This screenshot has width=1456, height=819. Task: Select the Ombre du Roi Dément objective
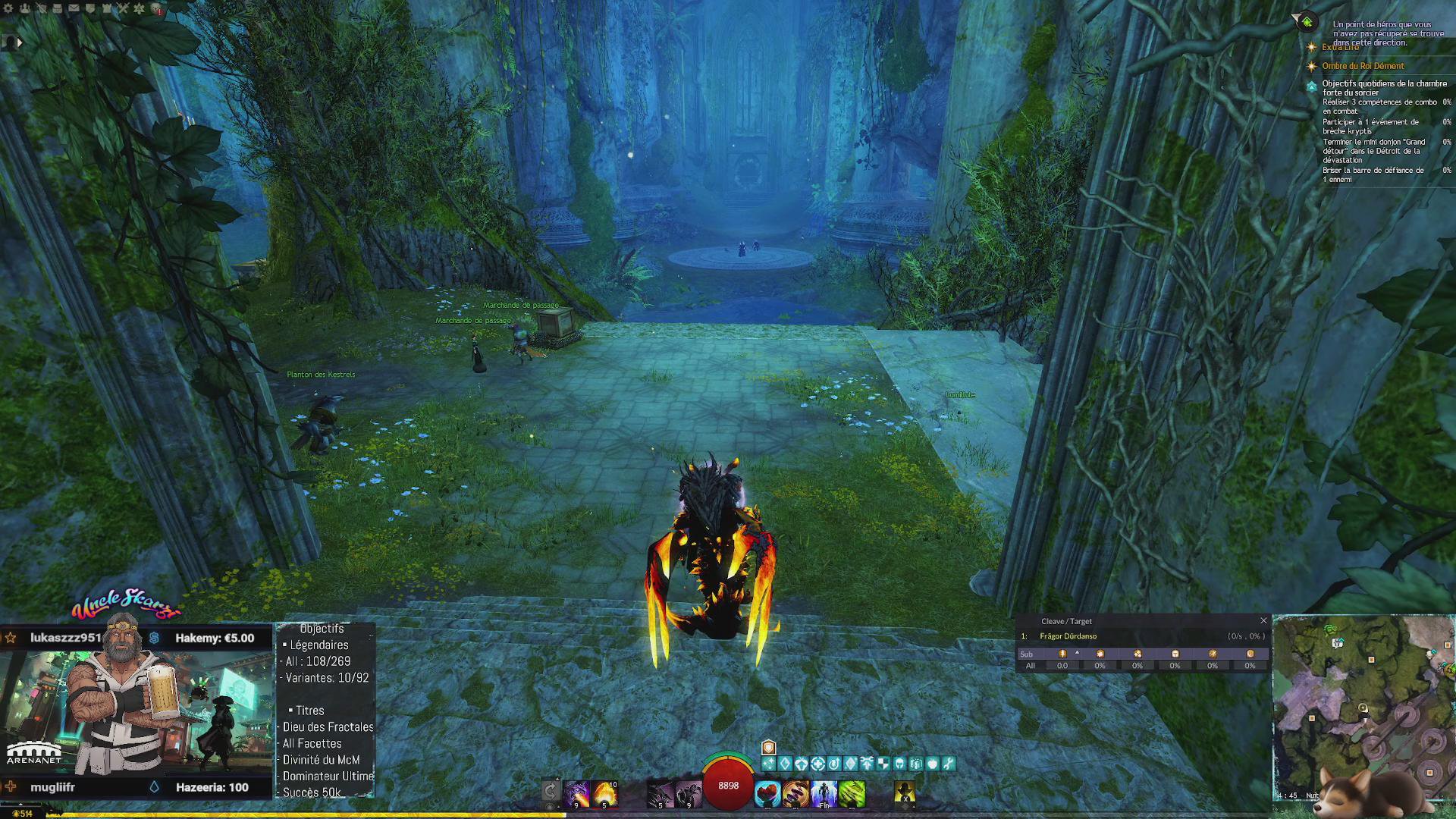tap(1363, 66)
